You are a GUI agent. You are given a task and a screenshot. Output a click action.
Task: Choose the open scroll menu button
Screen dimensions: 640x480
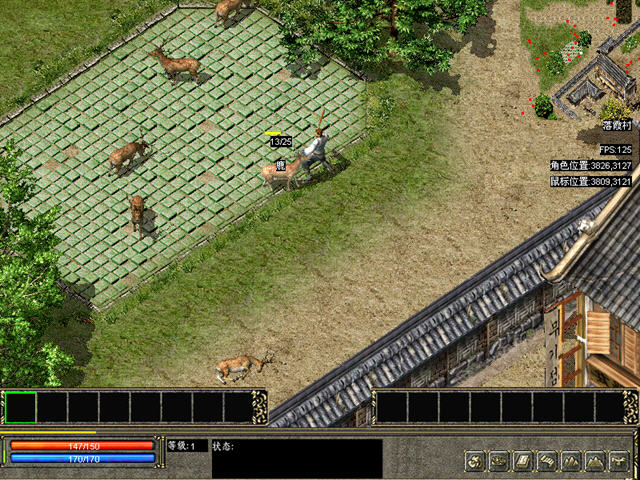point(547,461)
